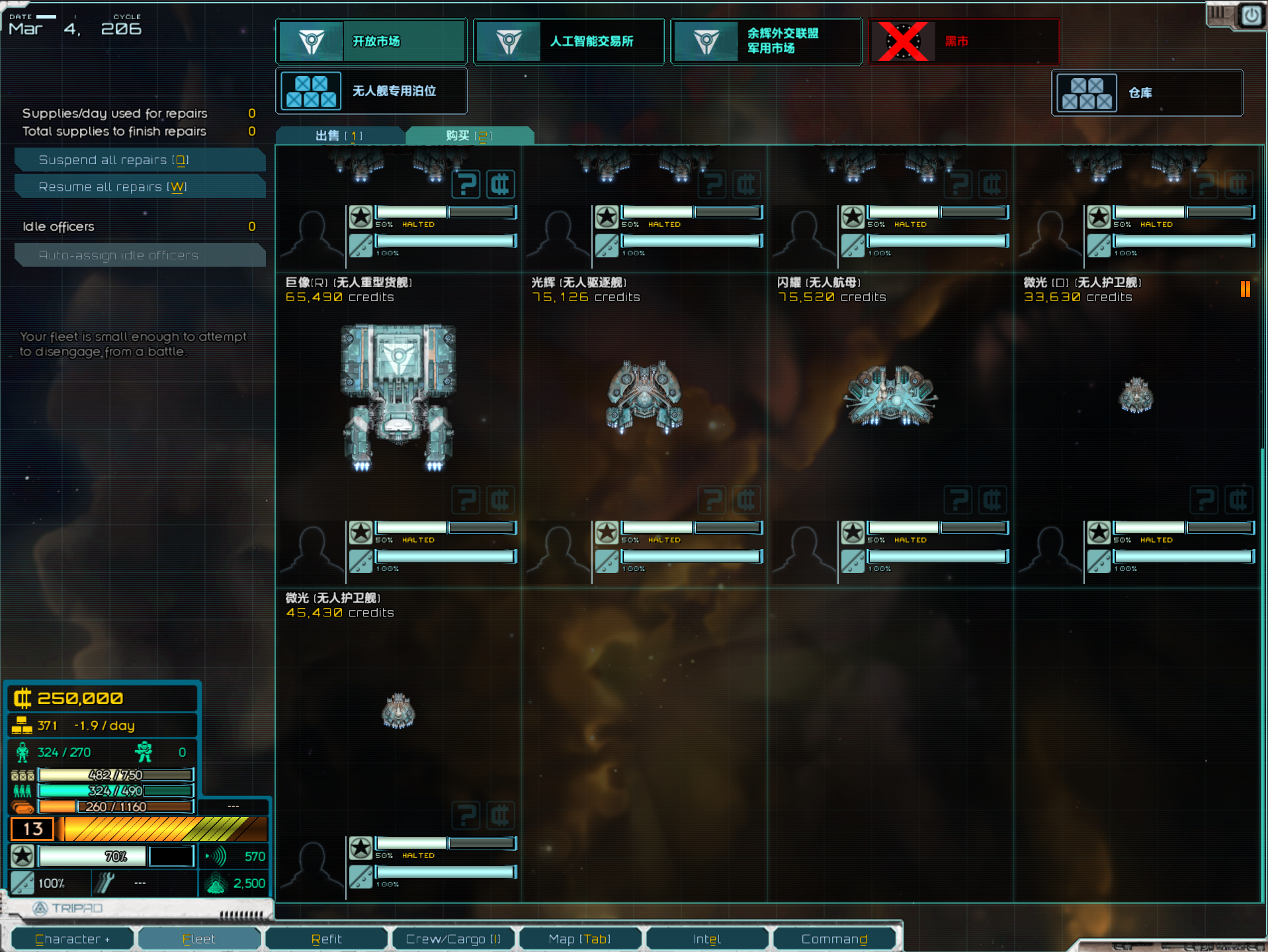Switch to 人工智能交易所 market
The height and width of the screenshot is (952, 1268).
coord(569,42)
